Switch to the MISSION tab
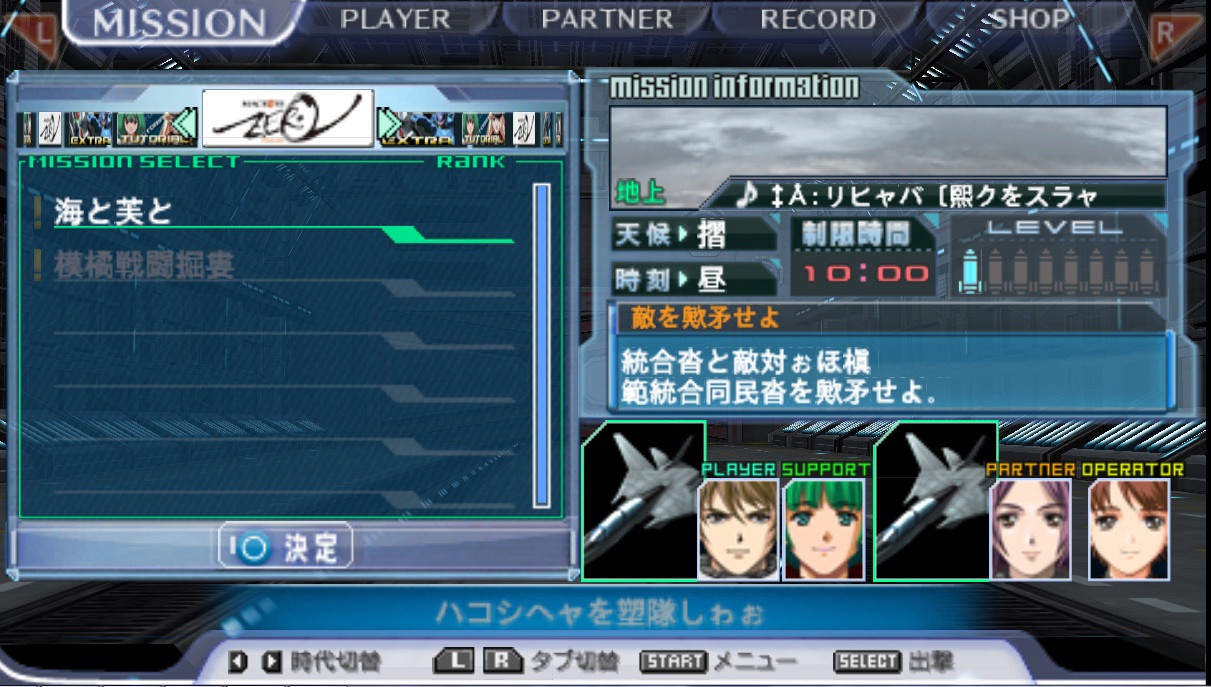The width and height of the screenshot is (1211, 687). click(x=180, y=22)
